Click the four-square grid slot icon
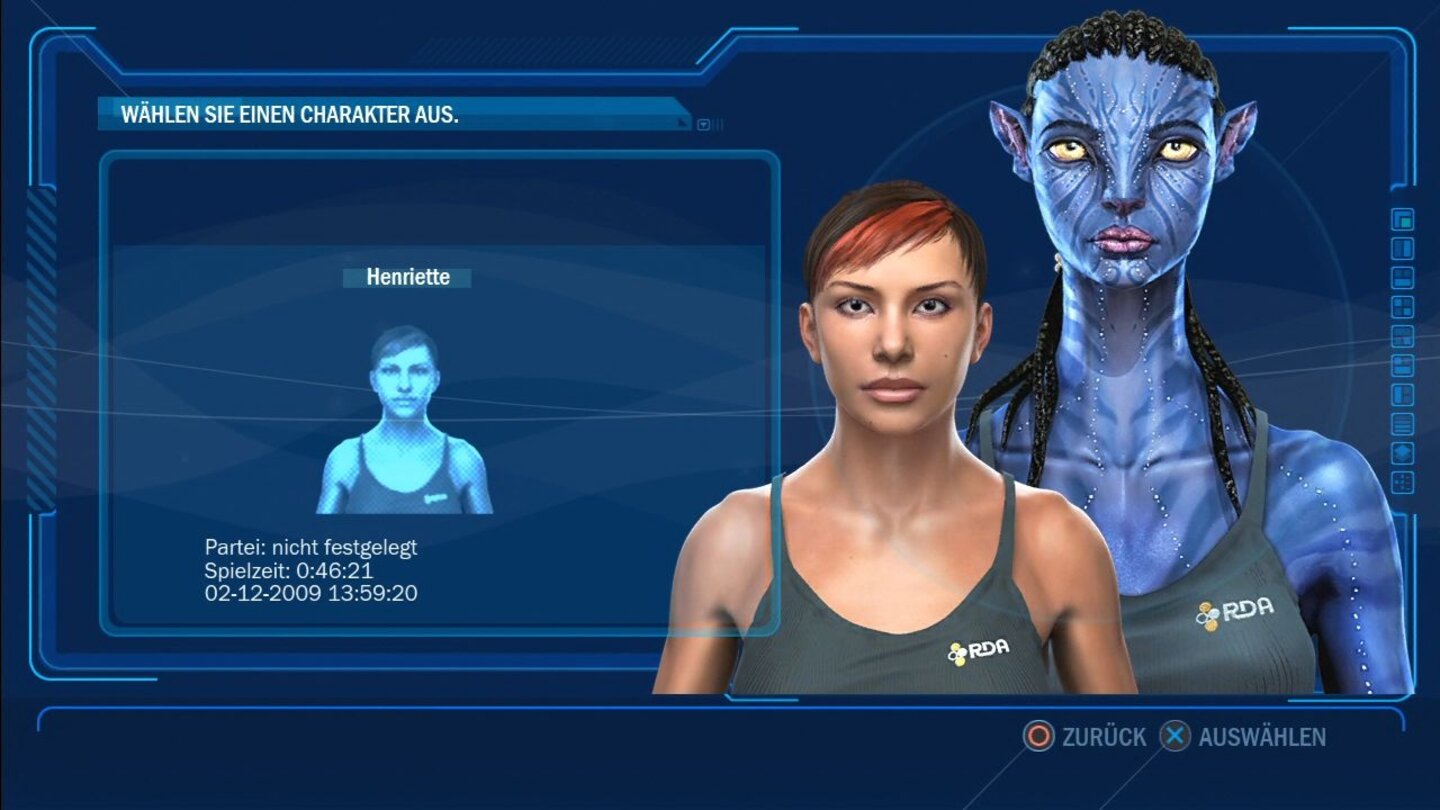Screen dimensions: 1440x810 [1402, 305]
